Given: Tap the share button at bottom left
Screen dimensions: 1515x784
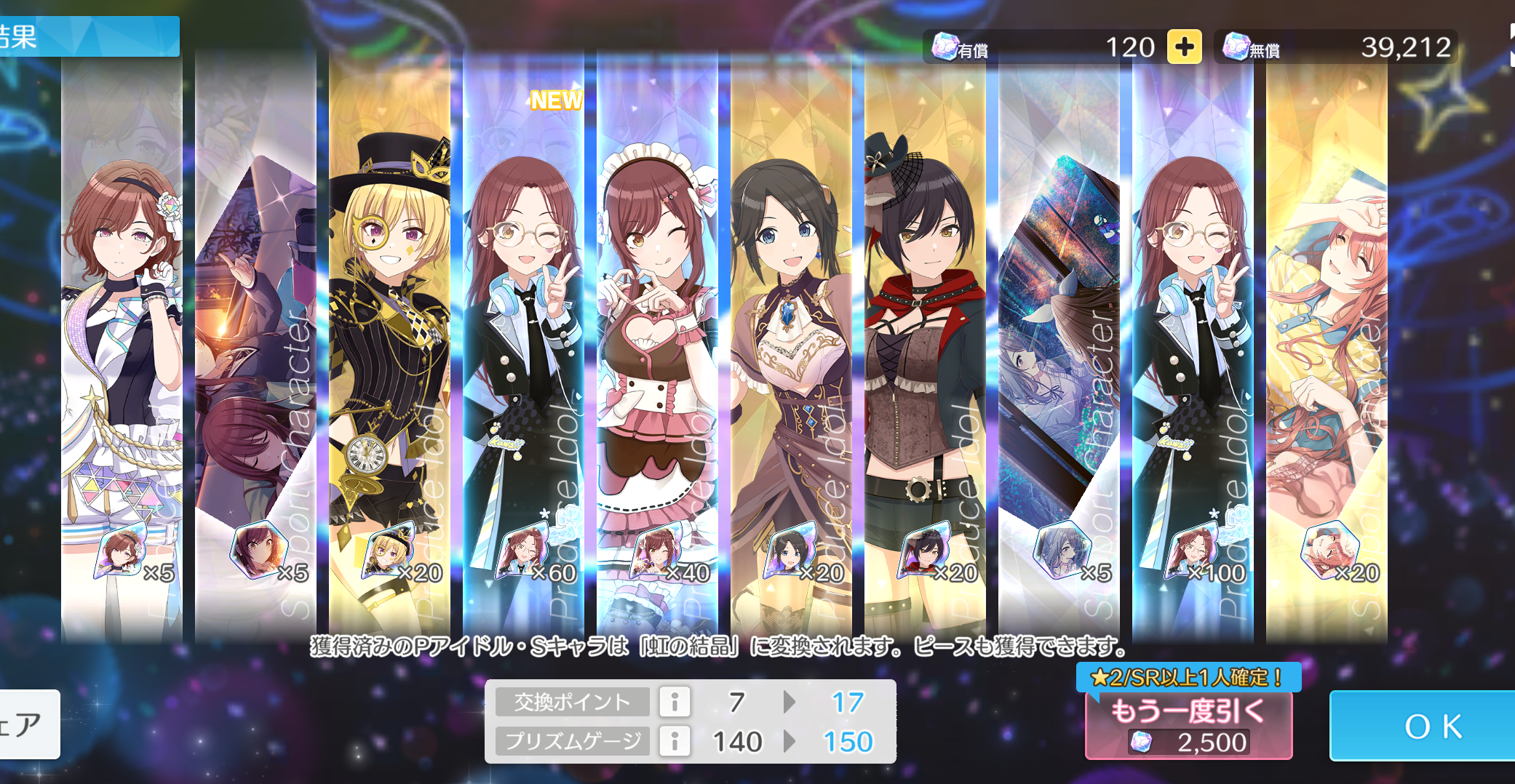Looking at the screenshot, I should pyautogui.click(x=28, y=724).
